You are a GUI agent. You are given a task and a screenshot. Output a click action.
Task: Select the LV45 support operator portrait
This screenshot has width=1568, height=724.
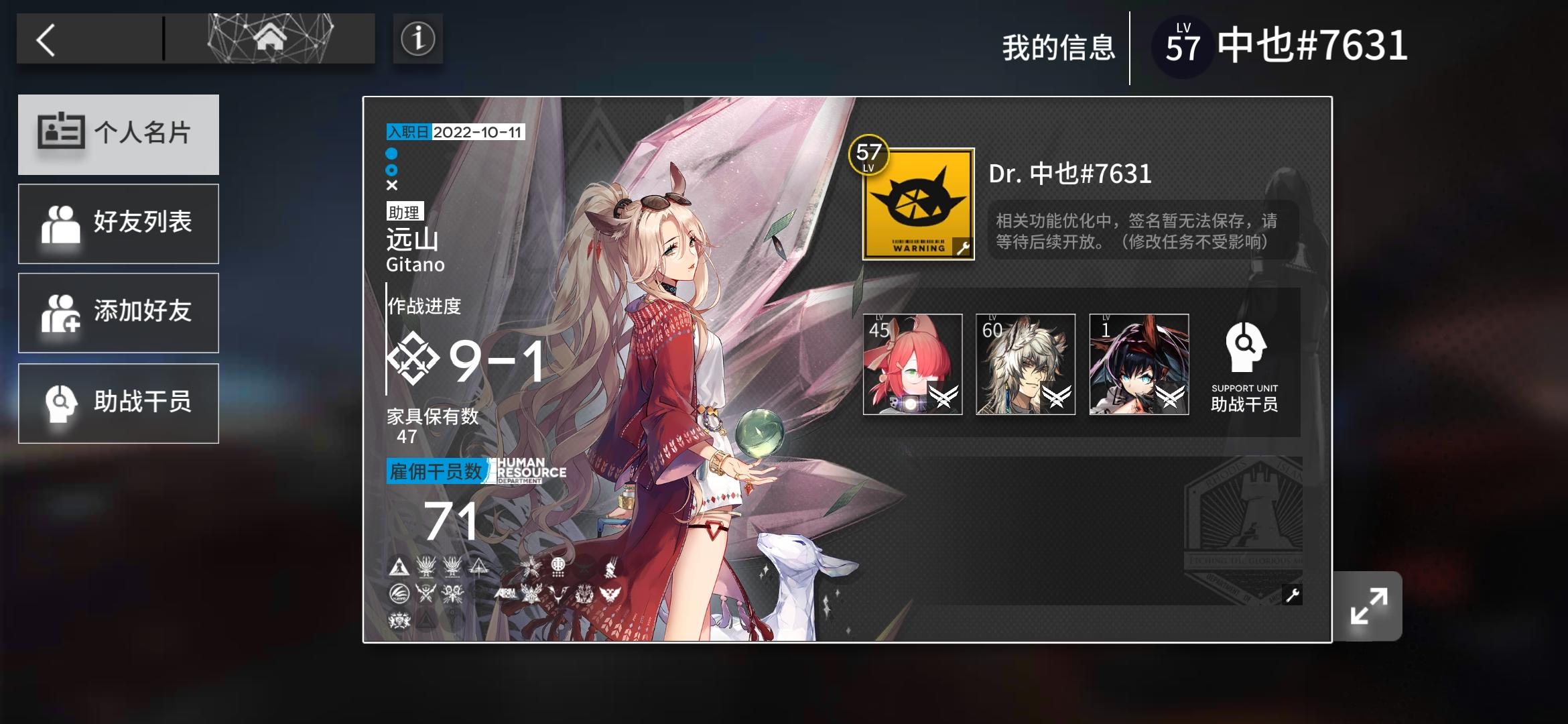coord(912,365)
